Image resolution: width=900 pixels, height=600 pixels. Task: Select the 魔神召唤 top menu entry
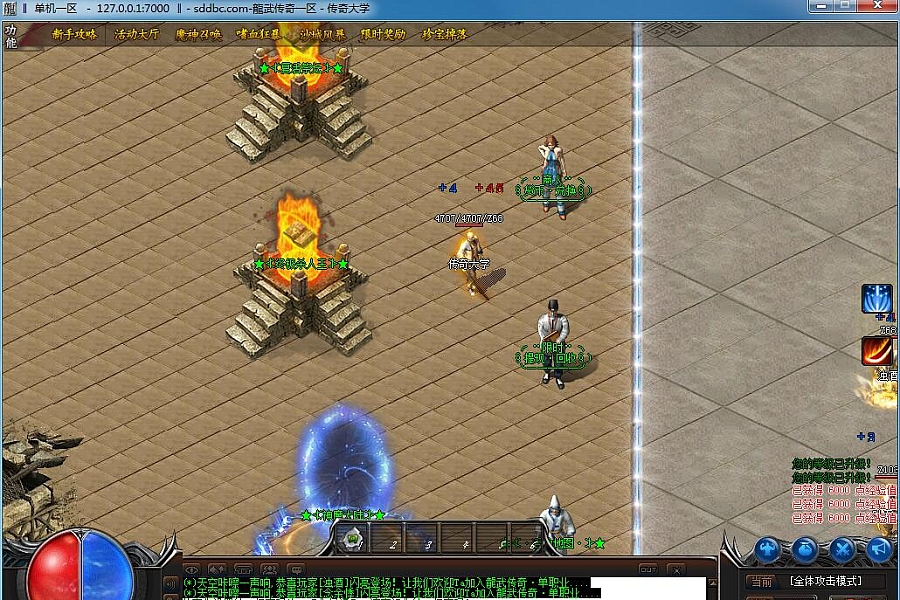(x=198, y=34)
